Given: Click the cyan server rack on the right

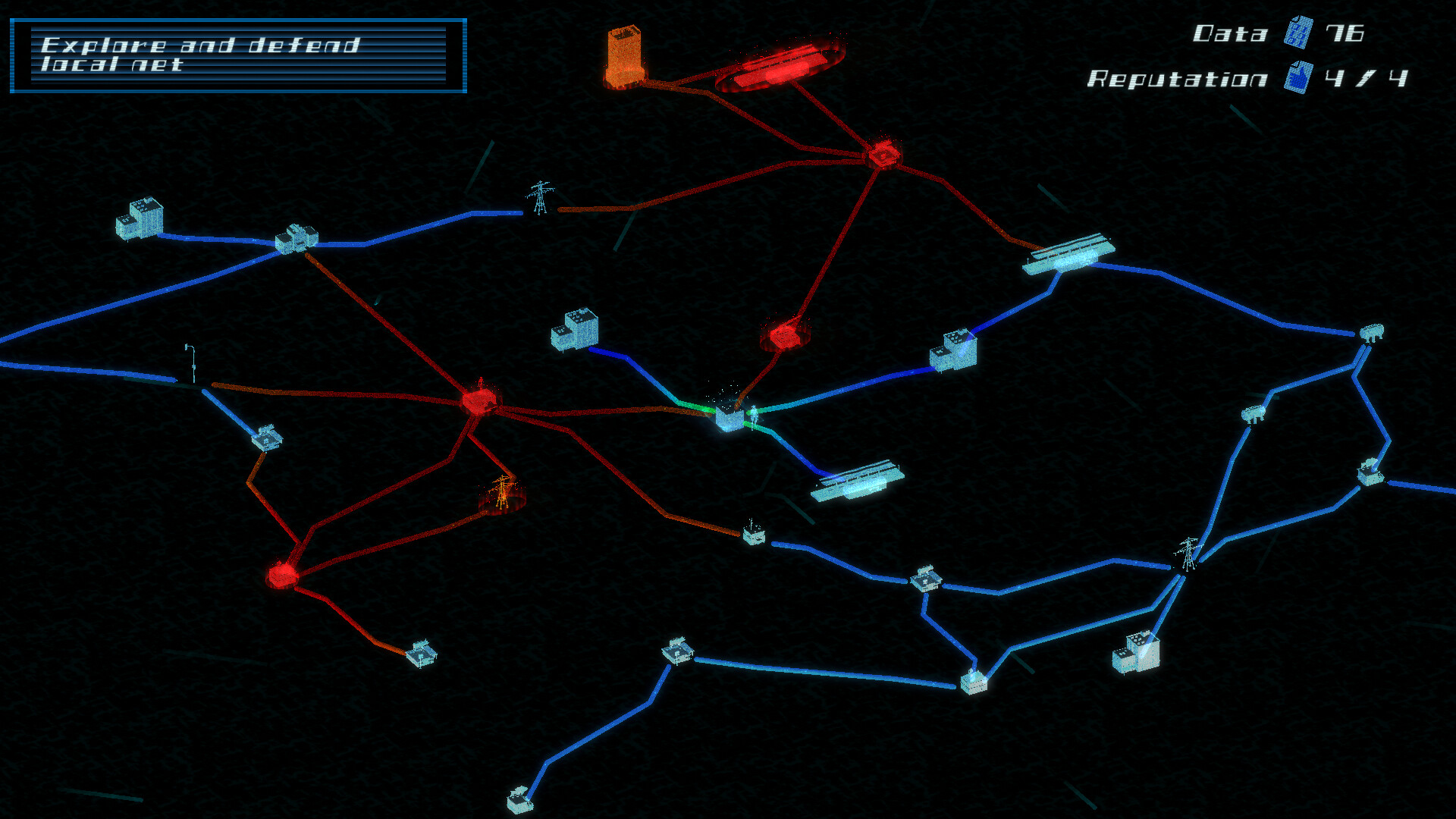Looking at the screenshot, I should [1071, 254].
